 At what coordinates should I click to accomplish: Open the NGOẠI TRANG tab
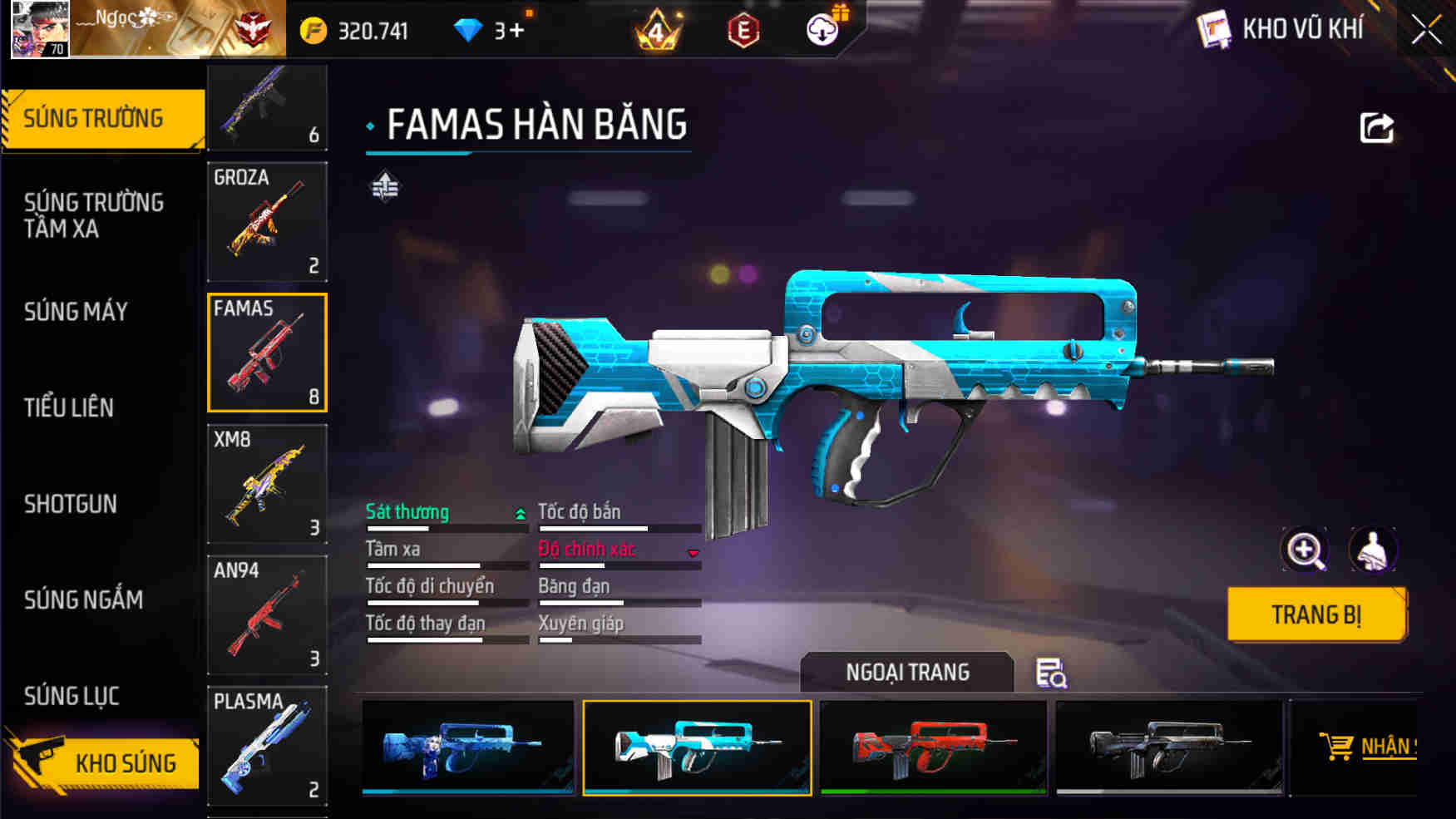(907, 672)
